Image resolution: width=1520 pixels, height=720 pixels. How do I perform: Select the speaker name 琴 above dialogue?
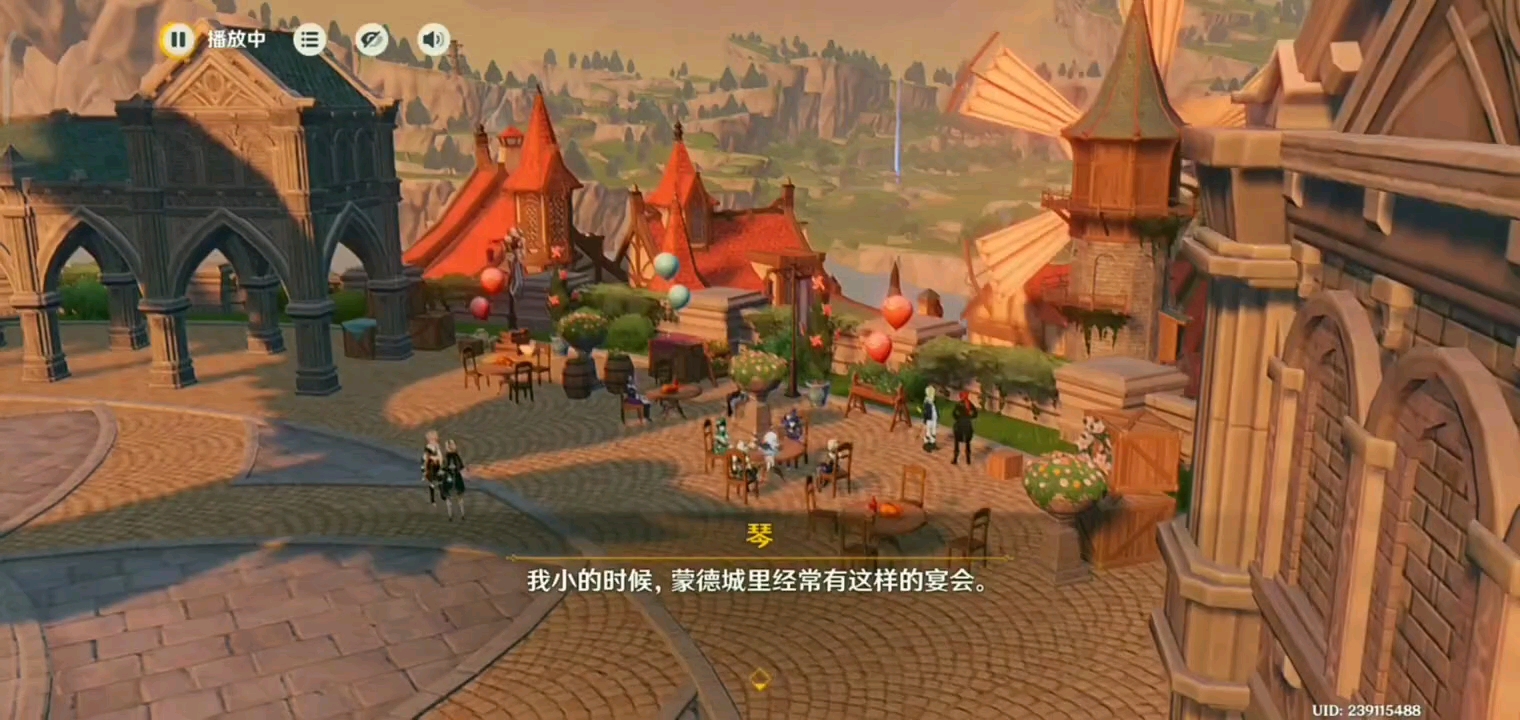(x=760, y=536)
